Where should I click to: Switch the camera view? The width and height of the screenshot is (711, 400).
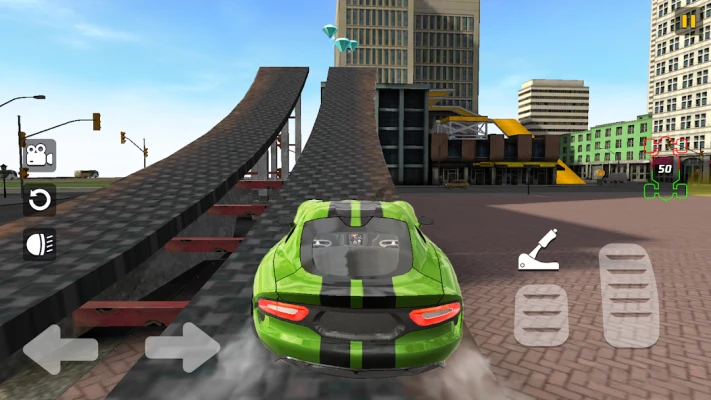[39, 156]
